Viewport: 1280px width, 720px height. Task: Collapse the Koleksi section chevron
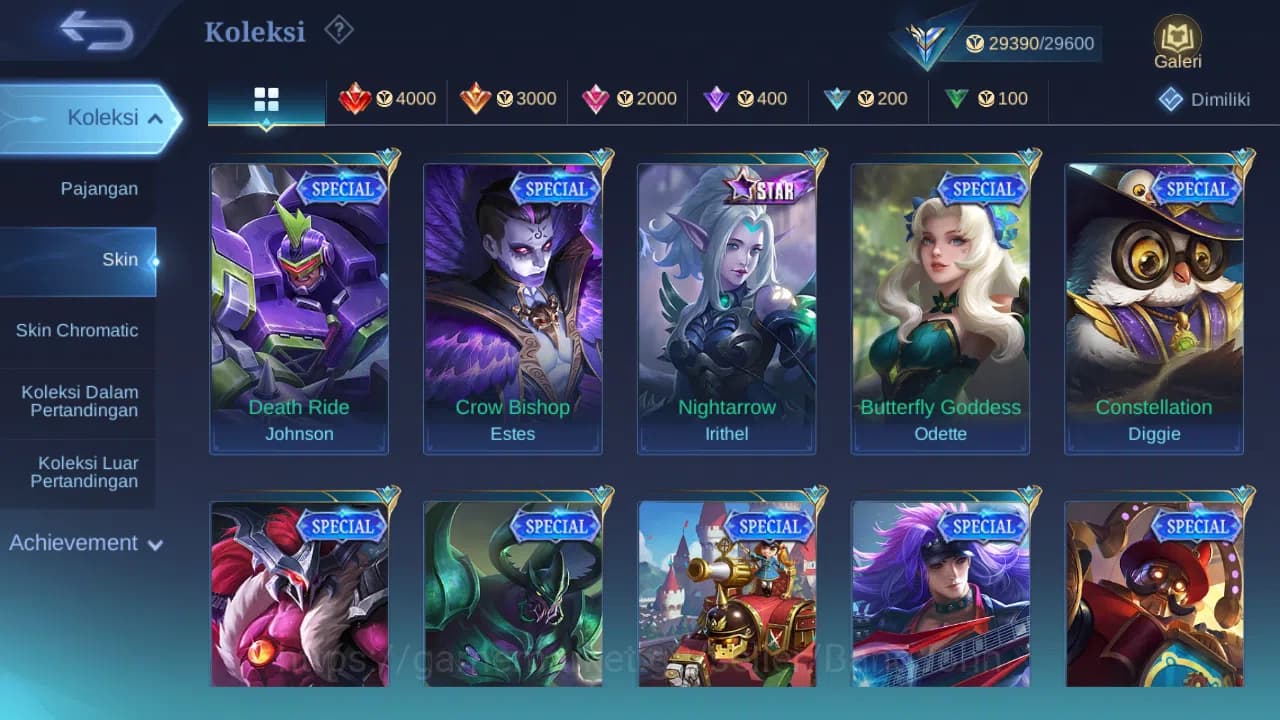click(156, 117)
